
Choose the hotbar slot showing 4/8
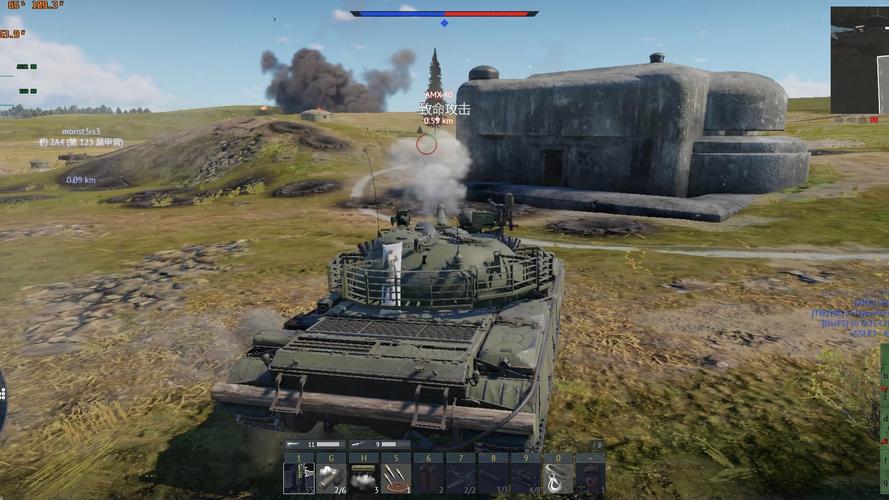(525, 474)
